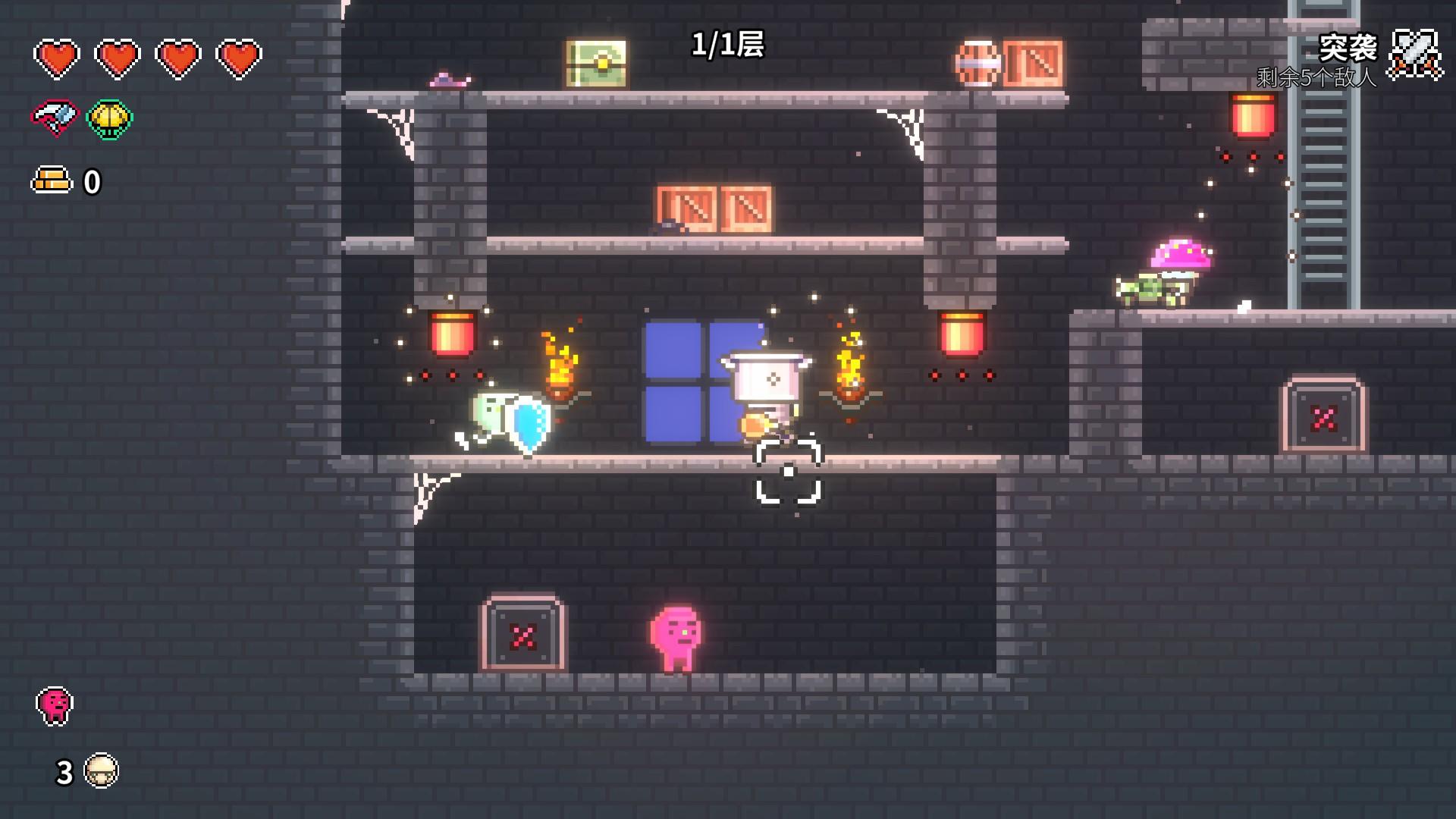This screenshot has width=1456, height=819.
Task: Select the mushroom head icon beside the 3
Action: tap(102, 770)
